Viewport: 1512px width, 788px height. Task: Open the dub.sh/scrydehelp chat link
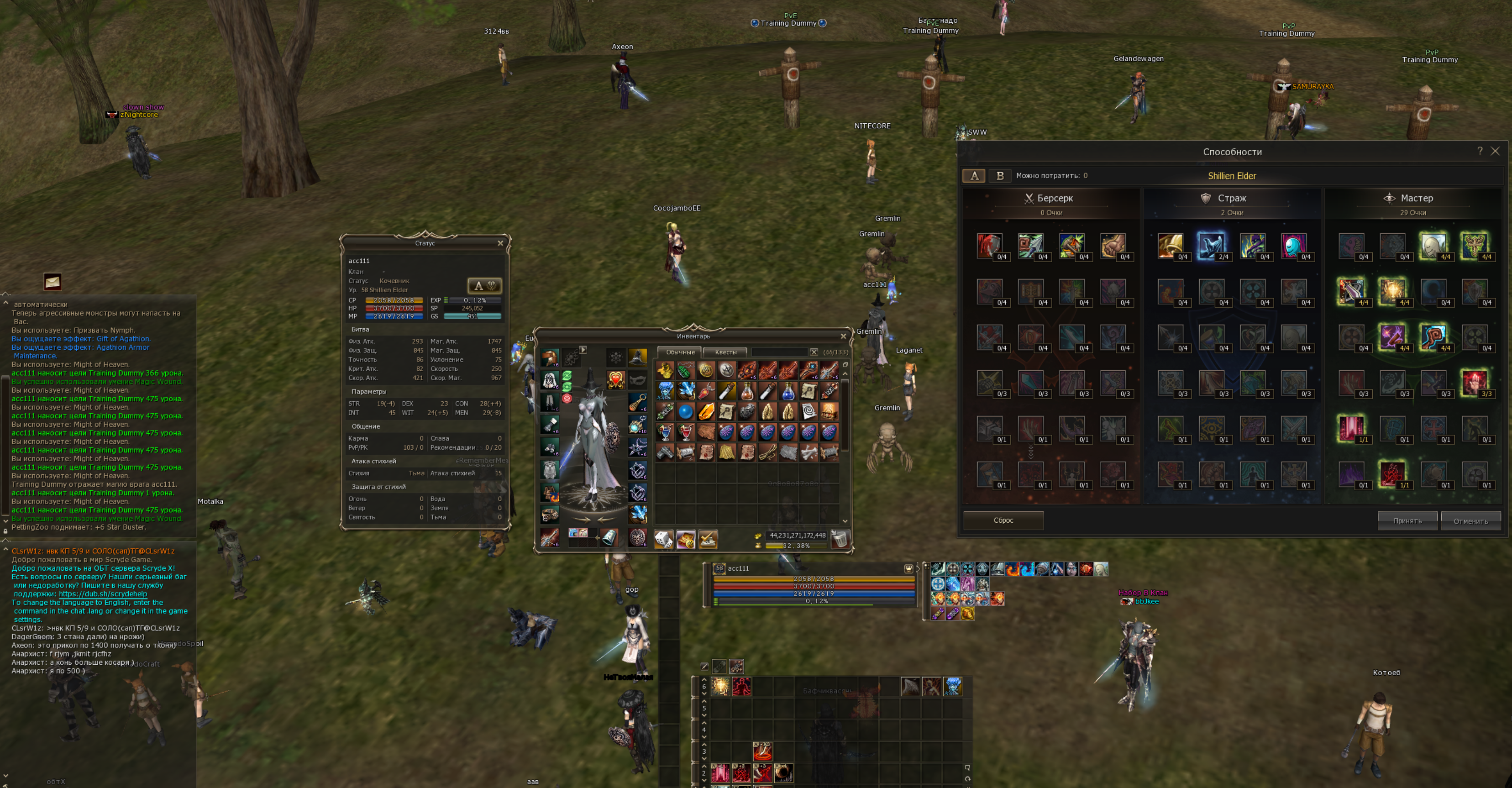point(103,594)
